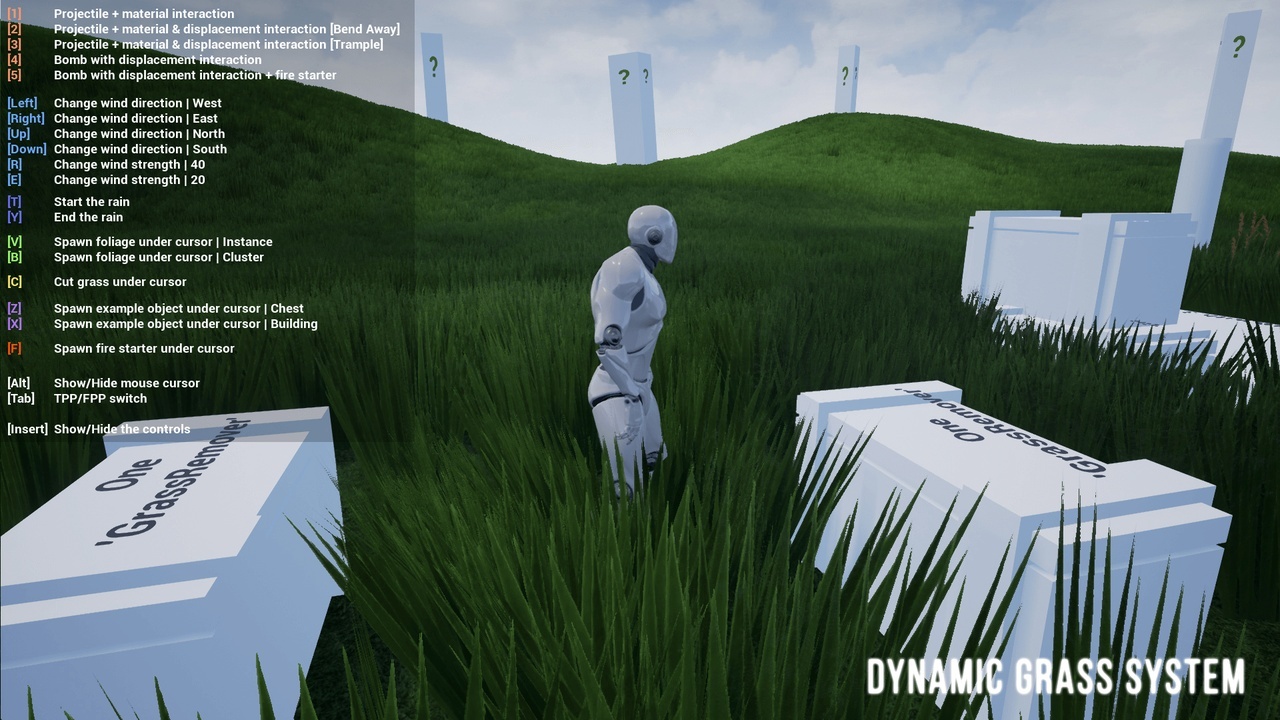
Task: Click the Dynamic Grass System logo
Action: tap(1057, 677)
